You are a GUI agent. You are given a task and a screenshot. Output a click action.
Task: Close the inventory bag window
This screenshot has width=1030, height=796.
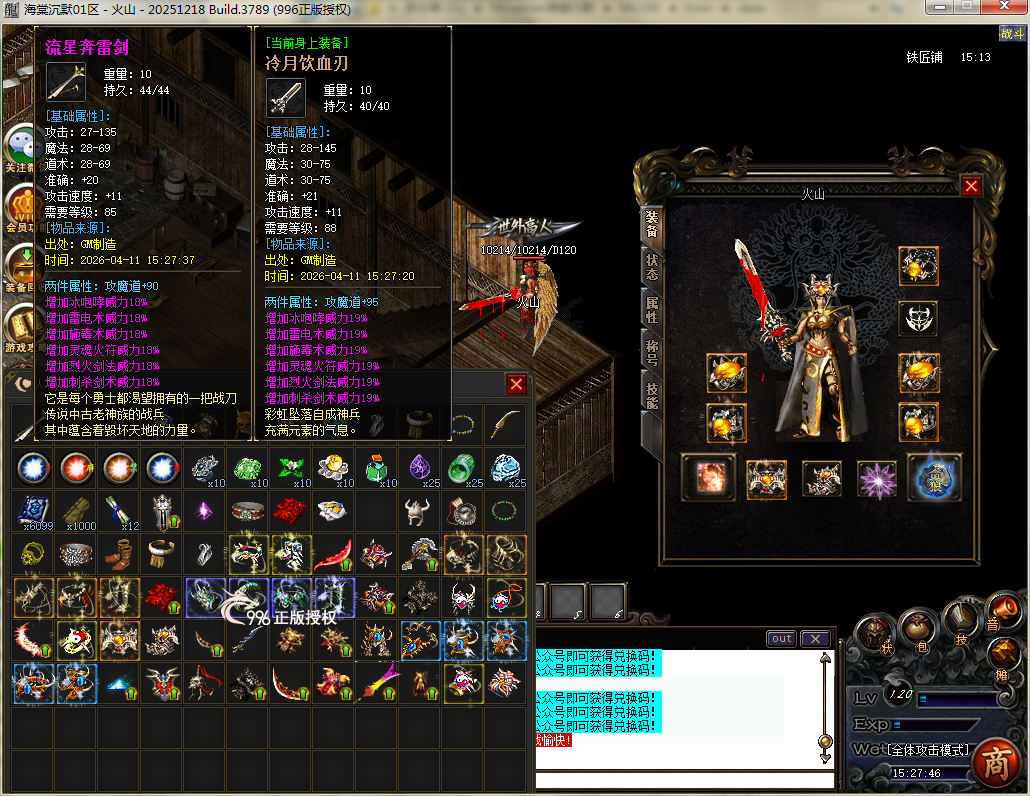(516, 384)
